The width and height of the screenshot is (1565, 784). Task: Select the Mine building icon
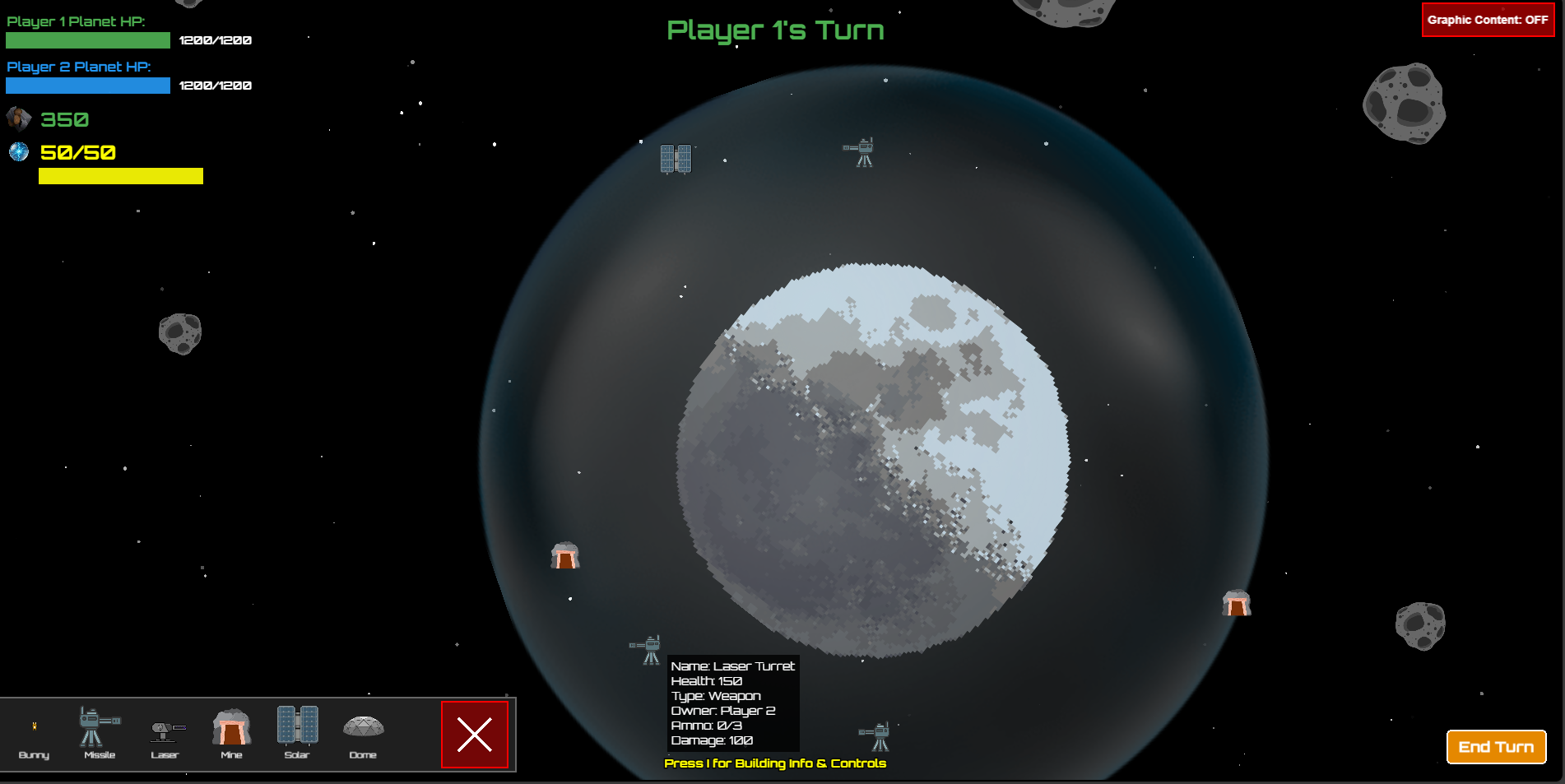coord(231,731)
